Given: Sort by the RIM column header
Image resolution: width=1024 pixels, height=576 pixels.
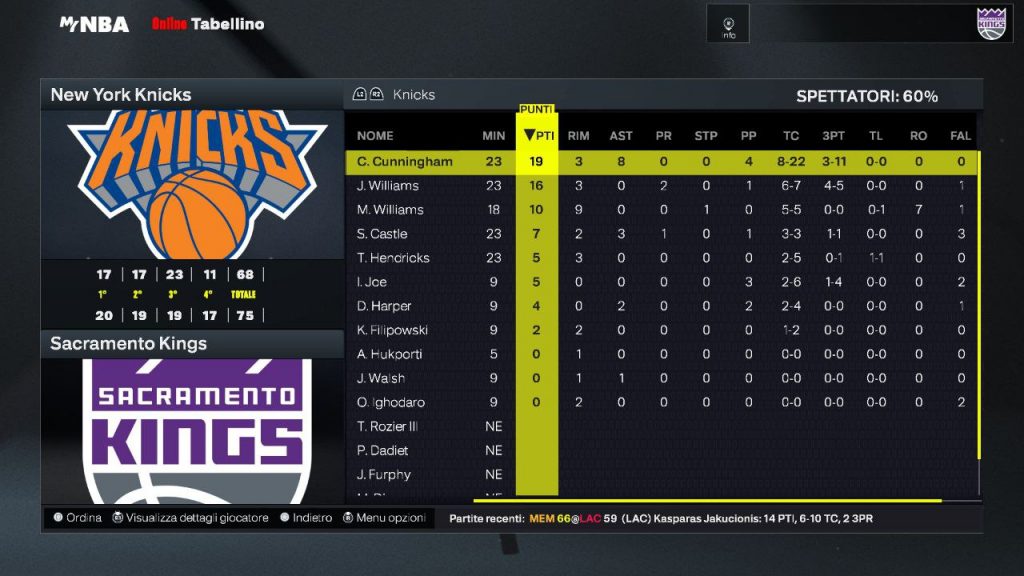Looking at the screenshot, I should [578, 136].
